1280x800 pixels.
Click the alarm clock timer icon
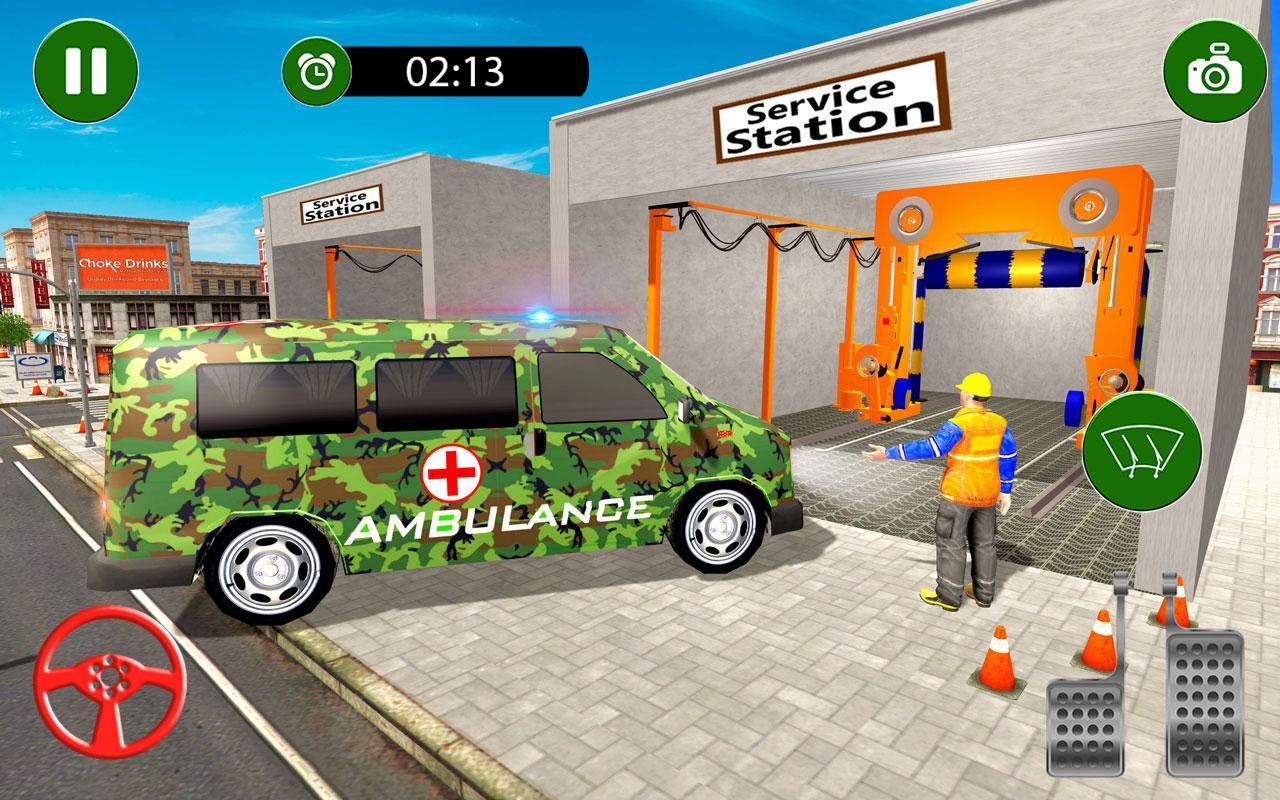(316, 70)
